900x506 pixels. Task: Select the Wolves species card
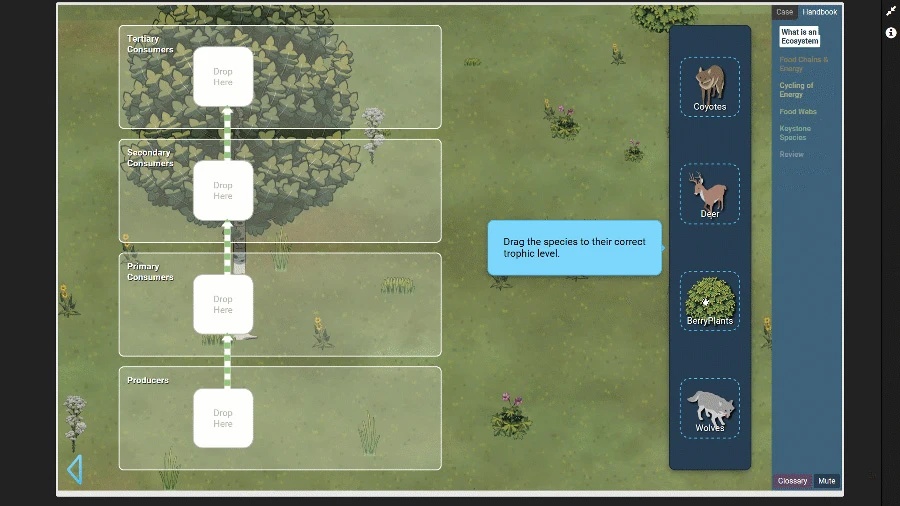[x=710, y=407]
